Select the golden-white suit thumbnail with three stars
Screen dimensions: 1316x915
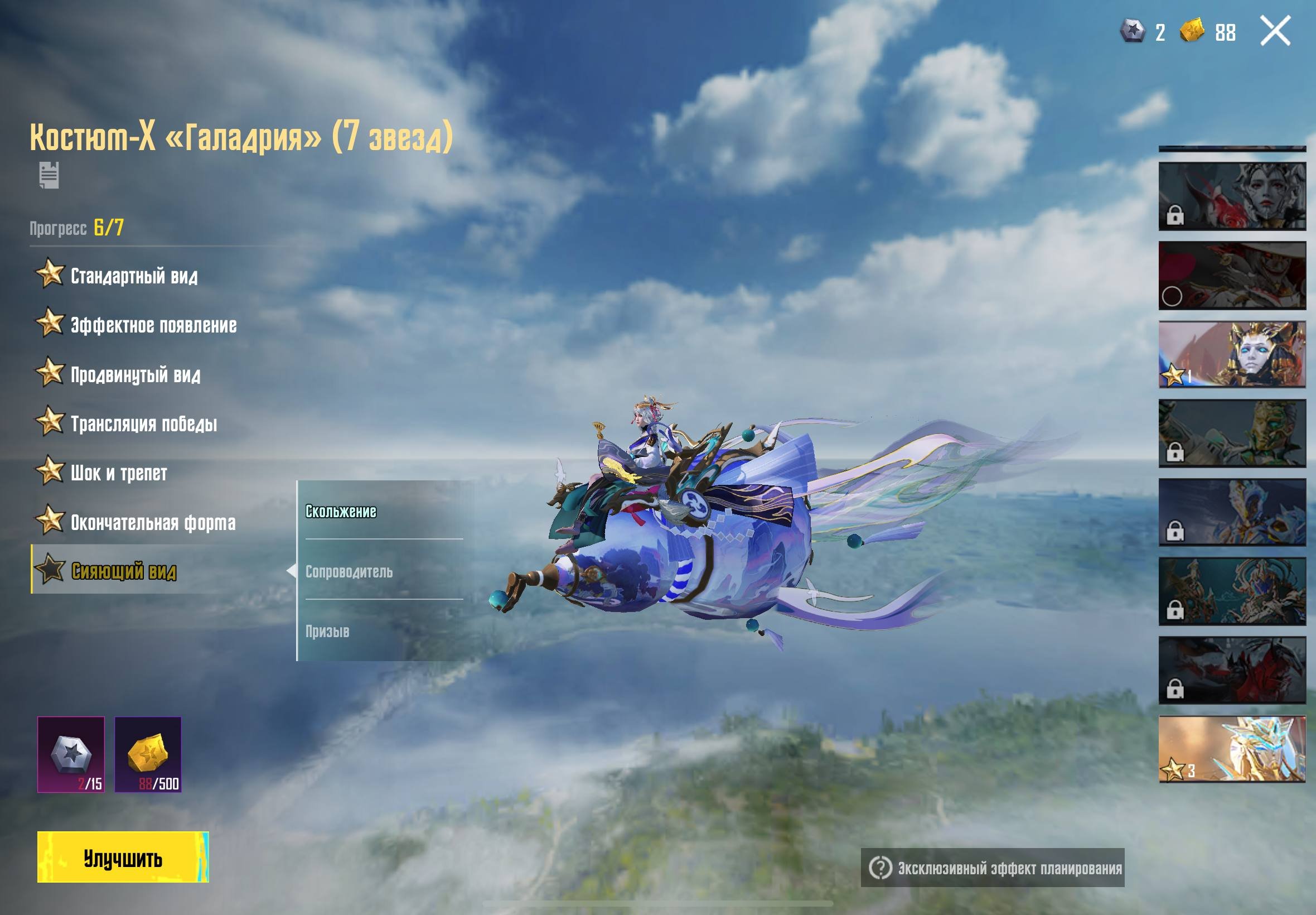1232,749
